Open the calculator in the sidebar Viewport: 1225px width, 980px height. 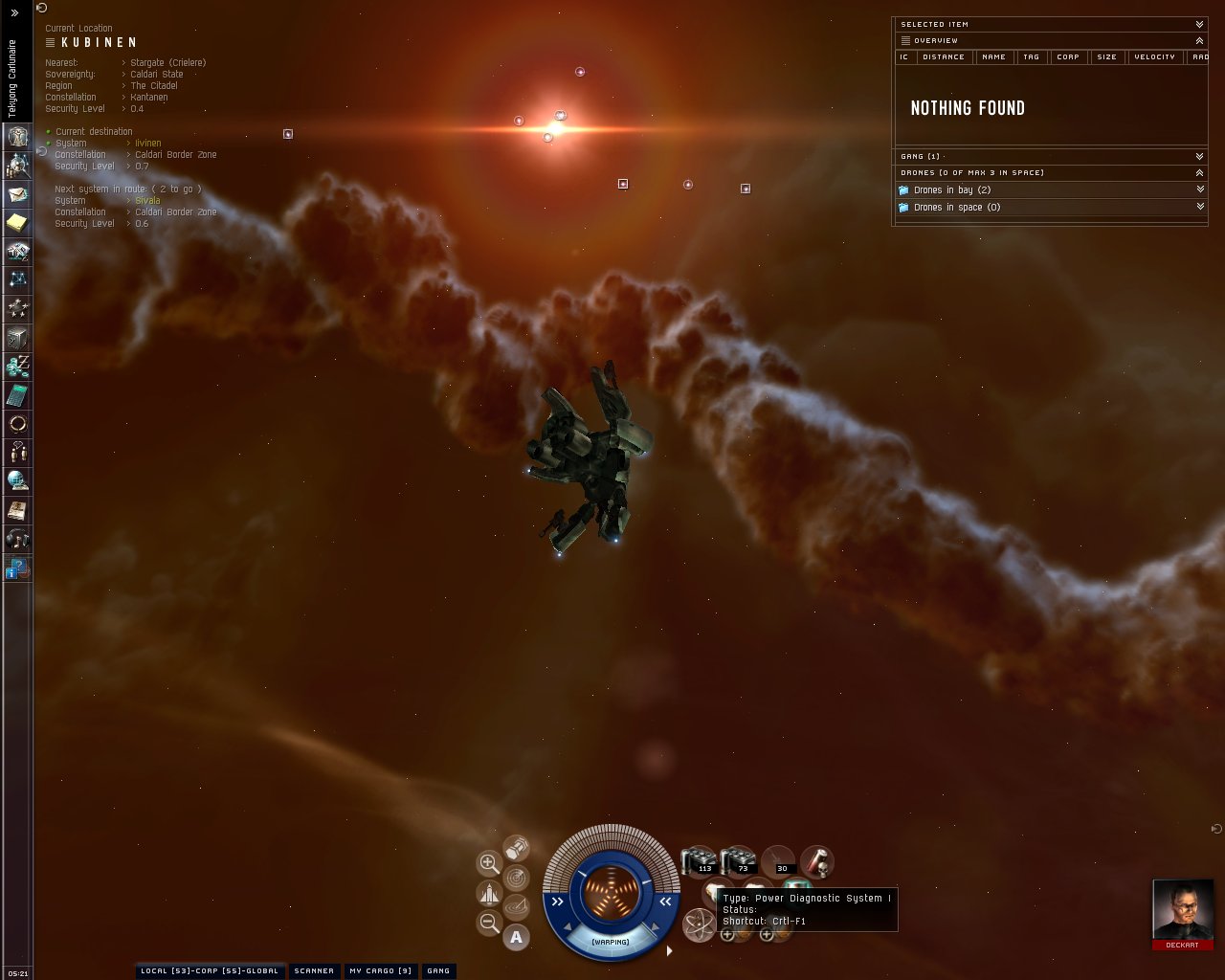17,395
